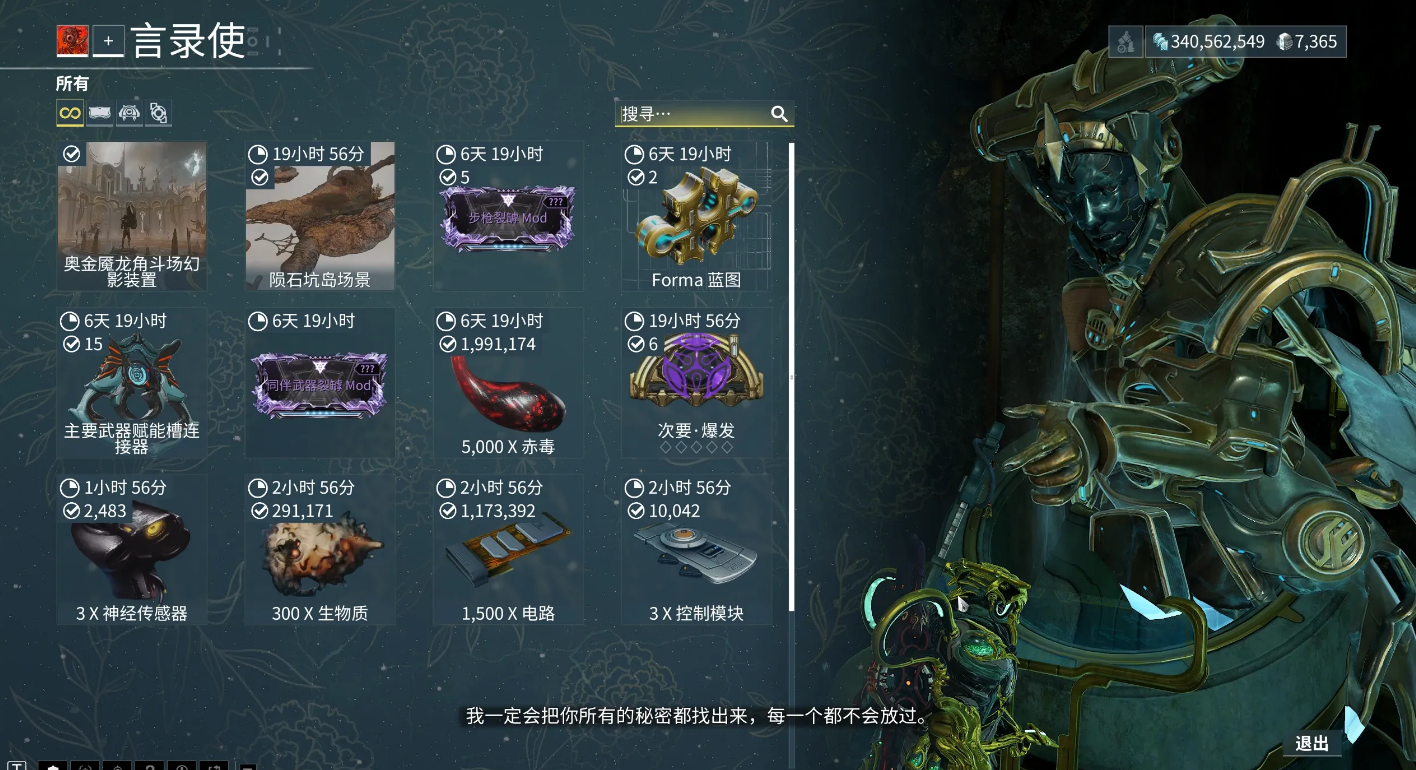Select the 5,000 X 赤毒 offer
Viewport: 1416px width, 770px height.
point(508,384)
